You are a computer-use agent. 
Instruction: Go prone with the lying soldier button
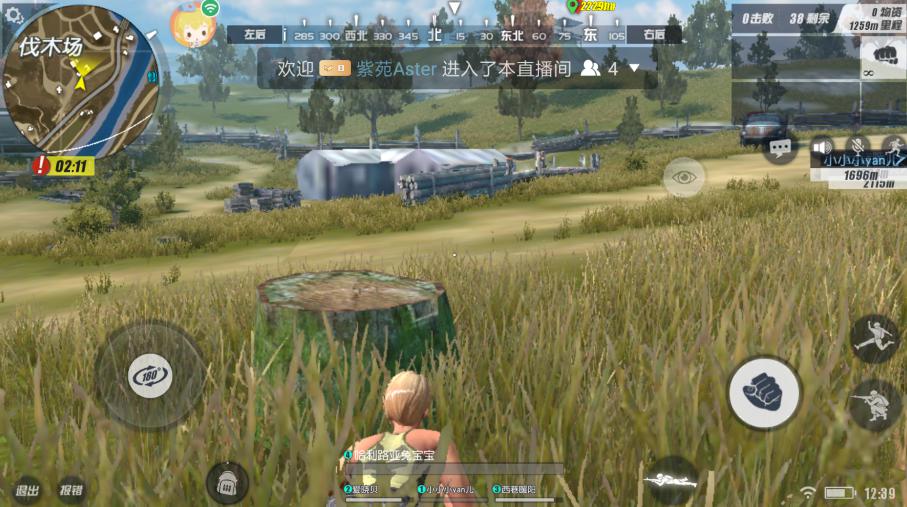coord(671,480)
